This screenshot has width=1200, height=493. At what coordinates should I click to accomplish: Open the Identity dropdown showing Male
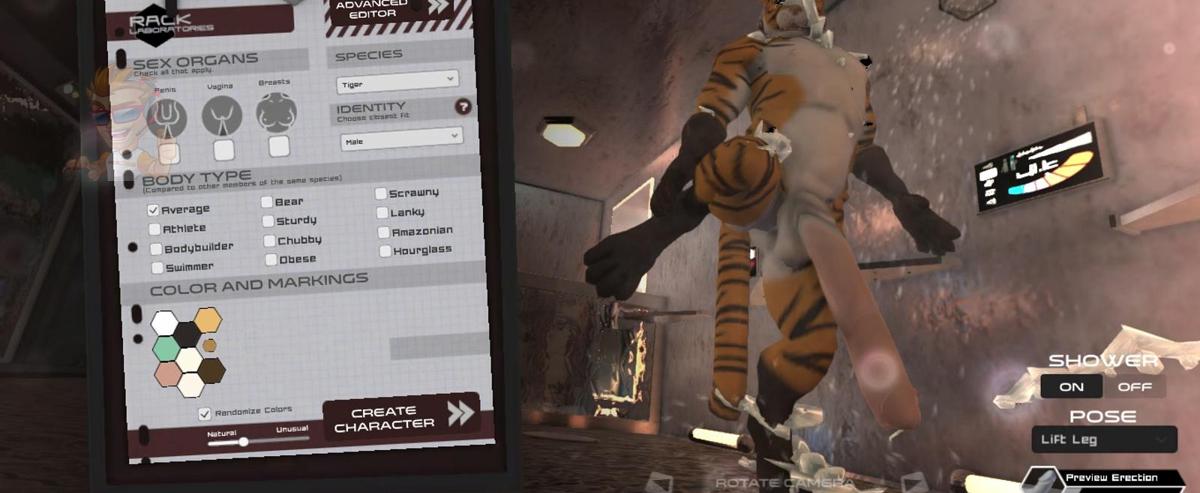[x=399, y=137]
